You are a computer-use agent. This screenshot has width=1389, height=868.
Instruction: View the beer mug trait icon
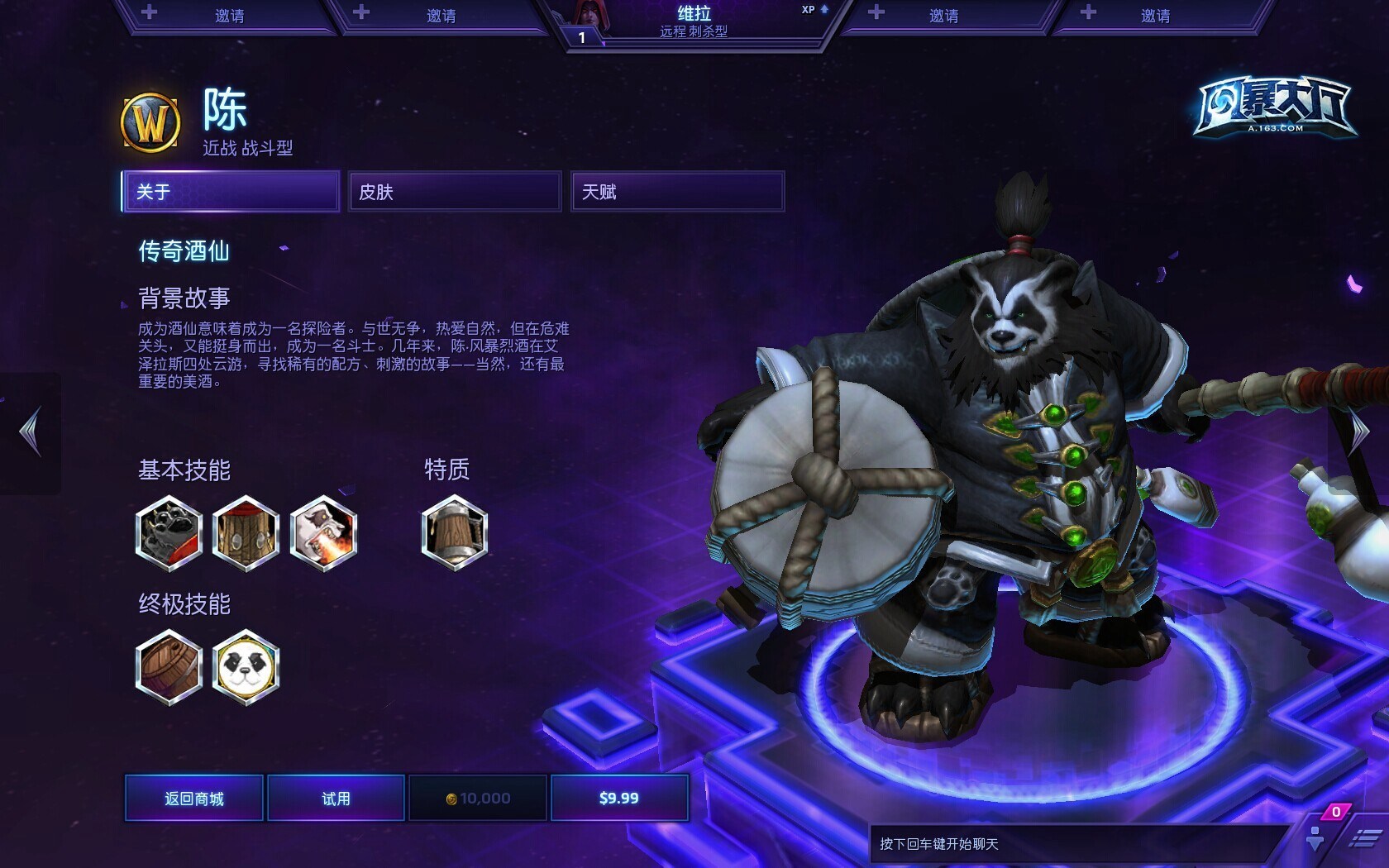tap(454, 533)
